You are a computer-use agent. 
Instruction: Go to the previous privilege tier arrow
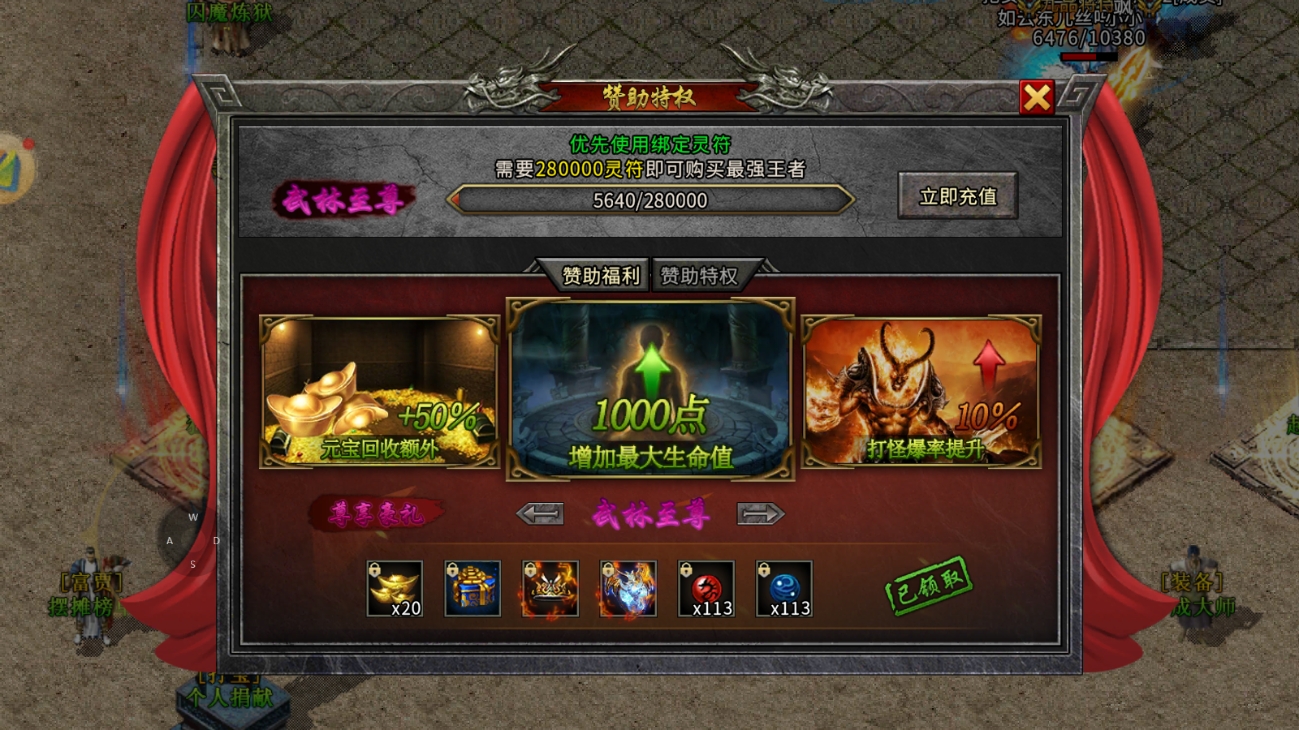click(x=540, y=514)
